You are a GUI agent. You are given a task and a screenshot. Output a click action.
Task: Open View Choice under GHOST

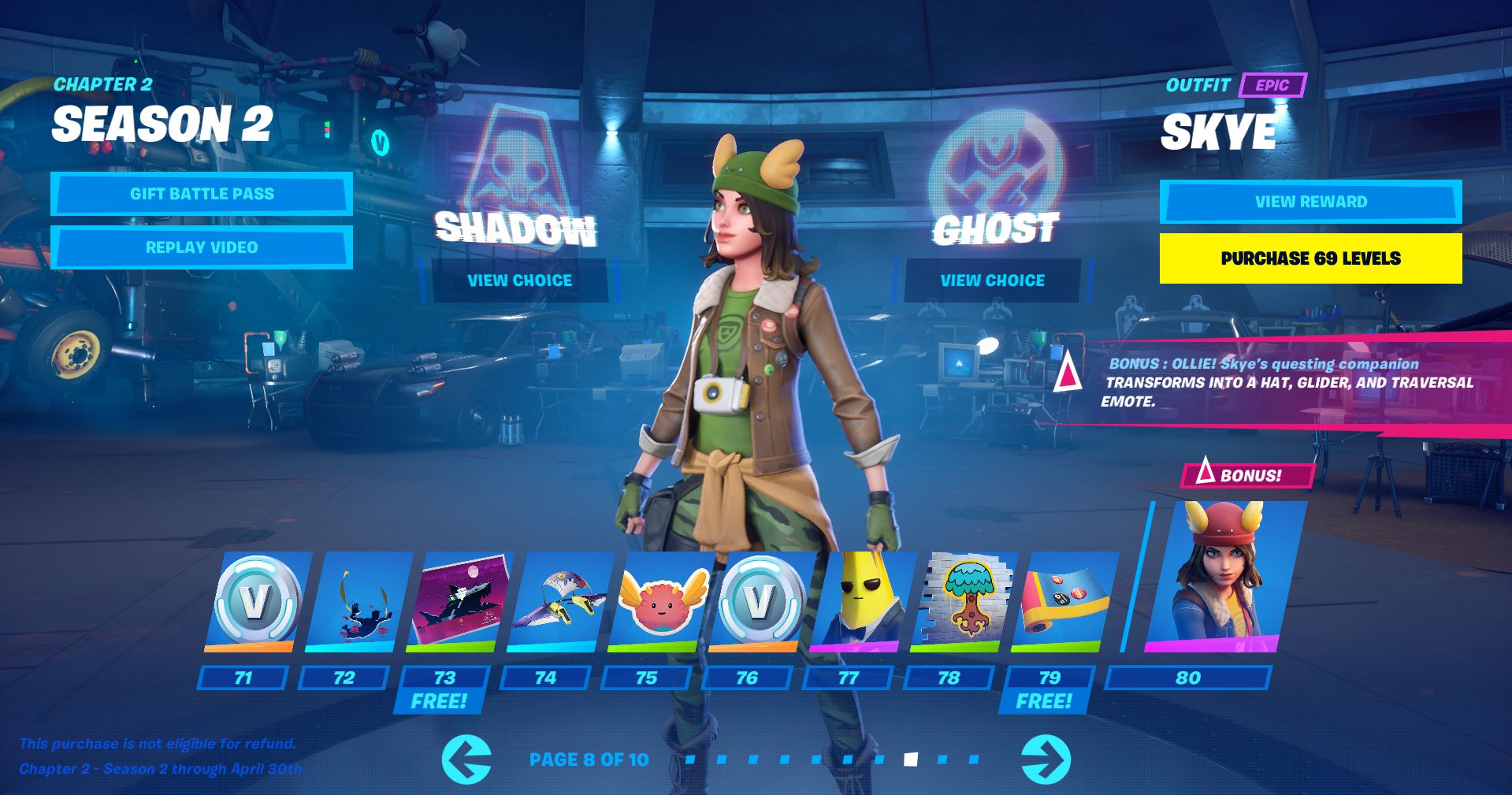pyautogui.click(x=992, y=280)
